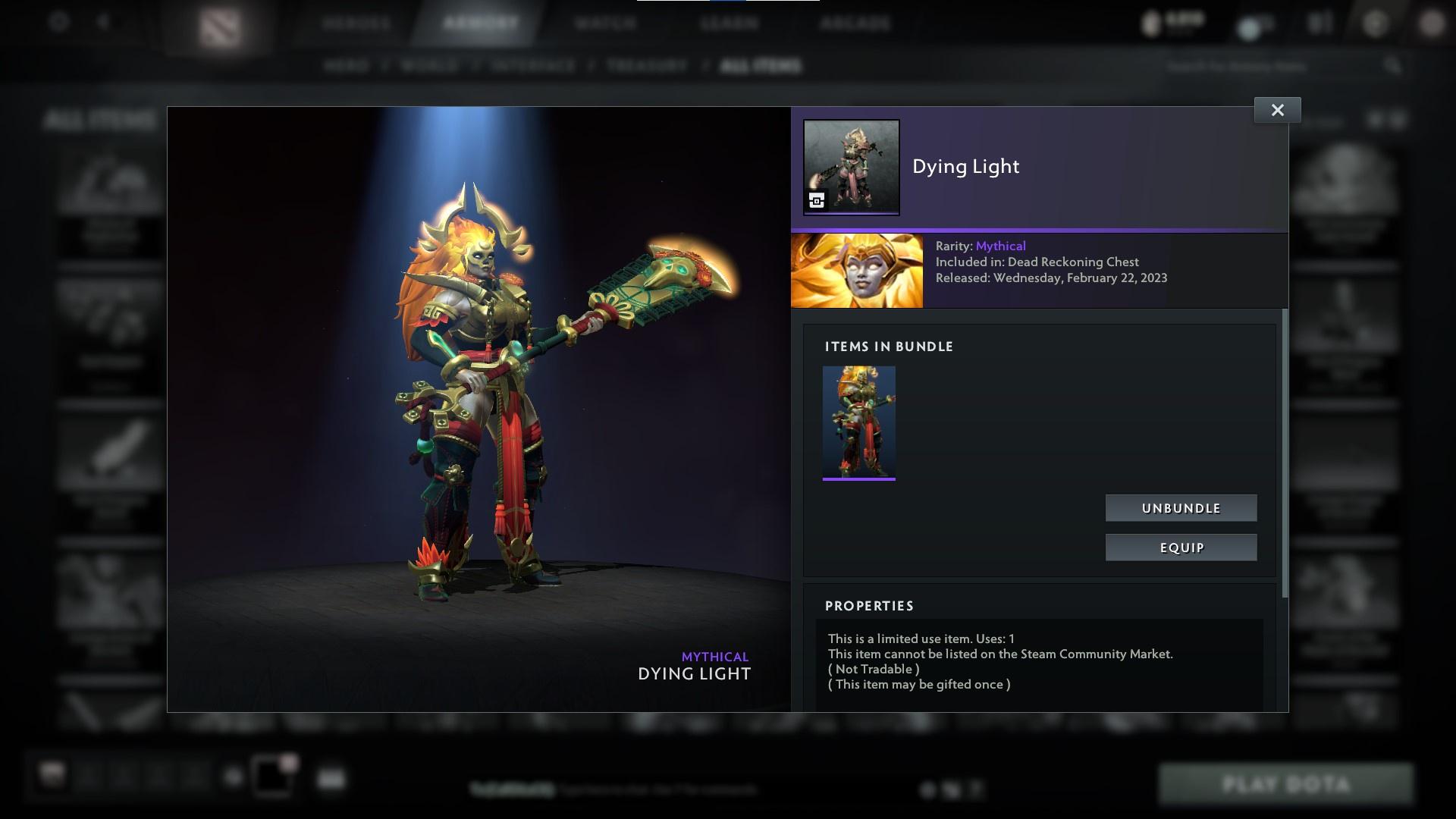This screenshot has height=819, width=1456.
Task: Select the Dying Light thumbnail under Items in Bundle
Action: [x=858, y=422]
